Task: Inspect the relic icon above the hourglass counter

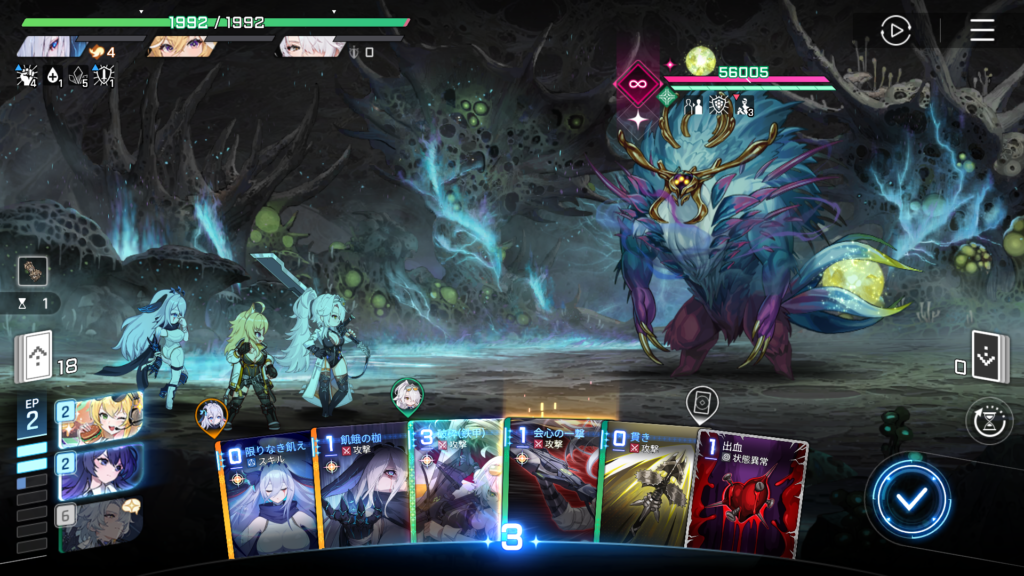Action: (31, 271)
